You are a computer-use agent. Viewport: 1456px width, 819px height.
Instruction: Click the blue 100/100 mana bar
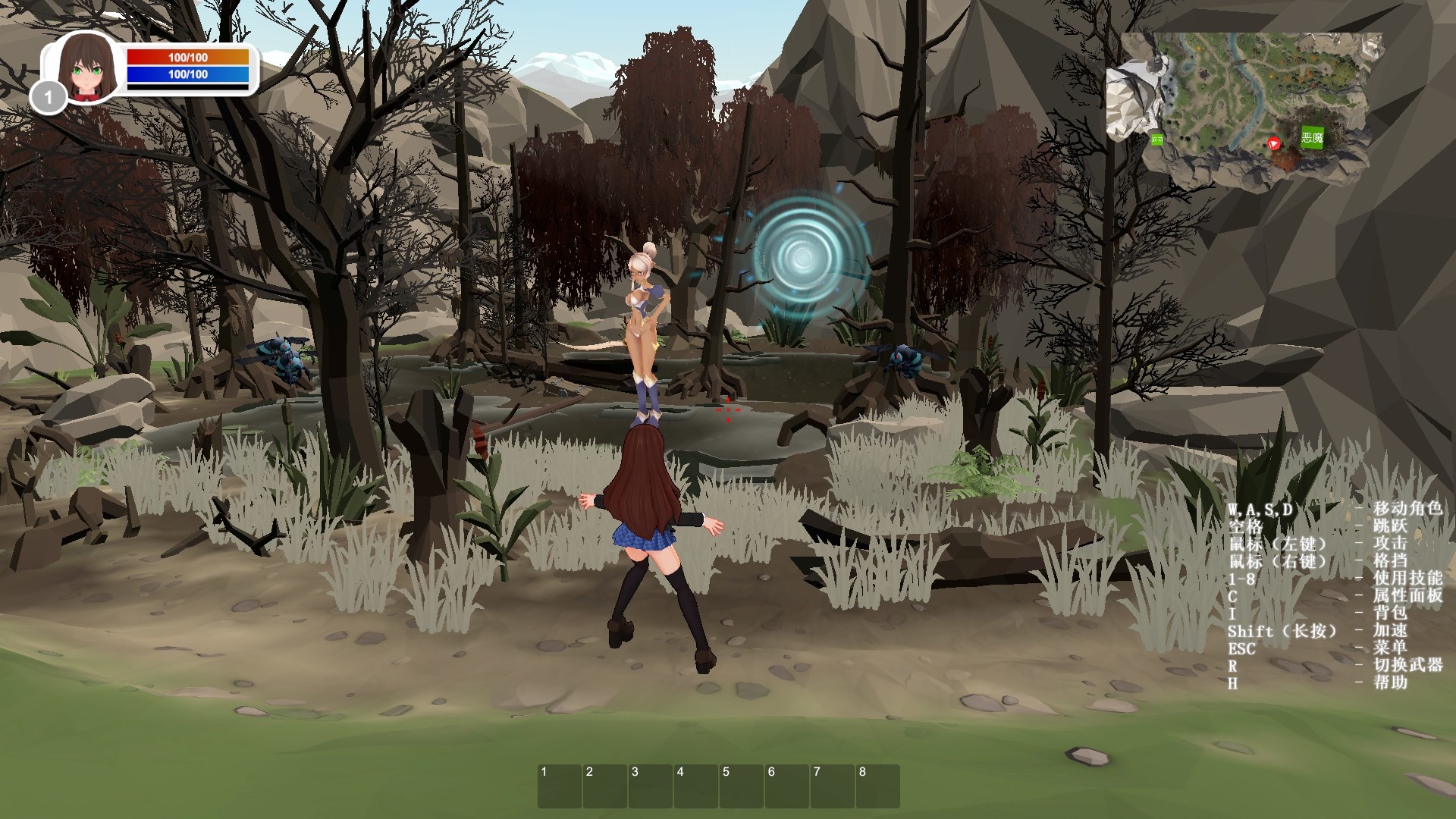coord(189,75)
